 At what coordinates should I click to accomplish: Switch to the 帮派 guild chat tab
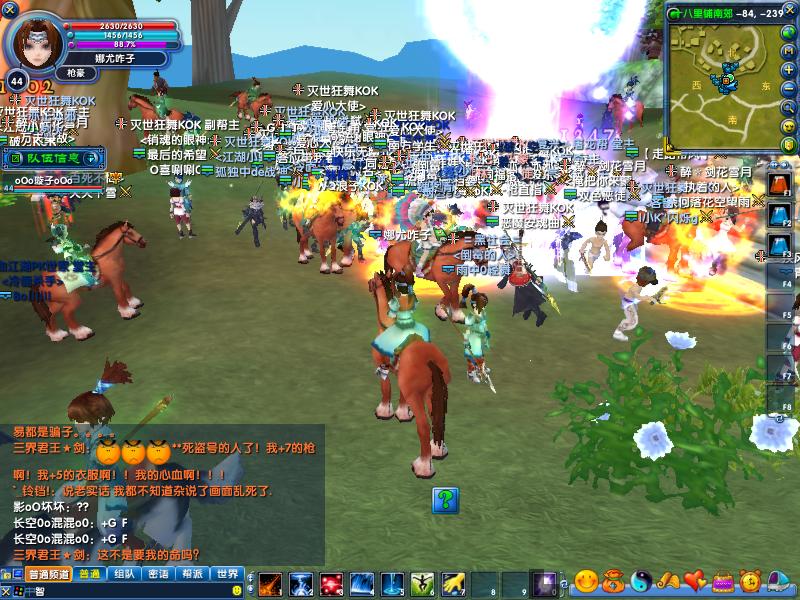coord(192,574)
